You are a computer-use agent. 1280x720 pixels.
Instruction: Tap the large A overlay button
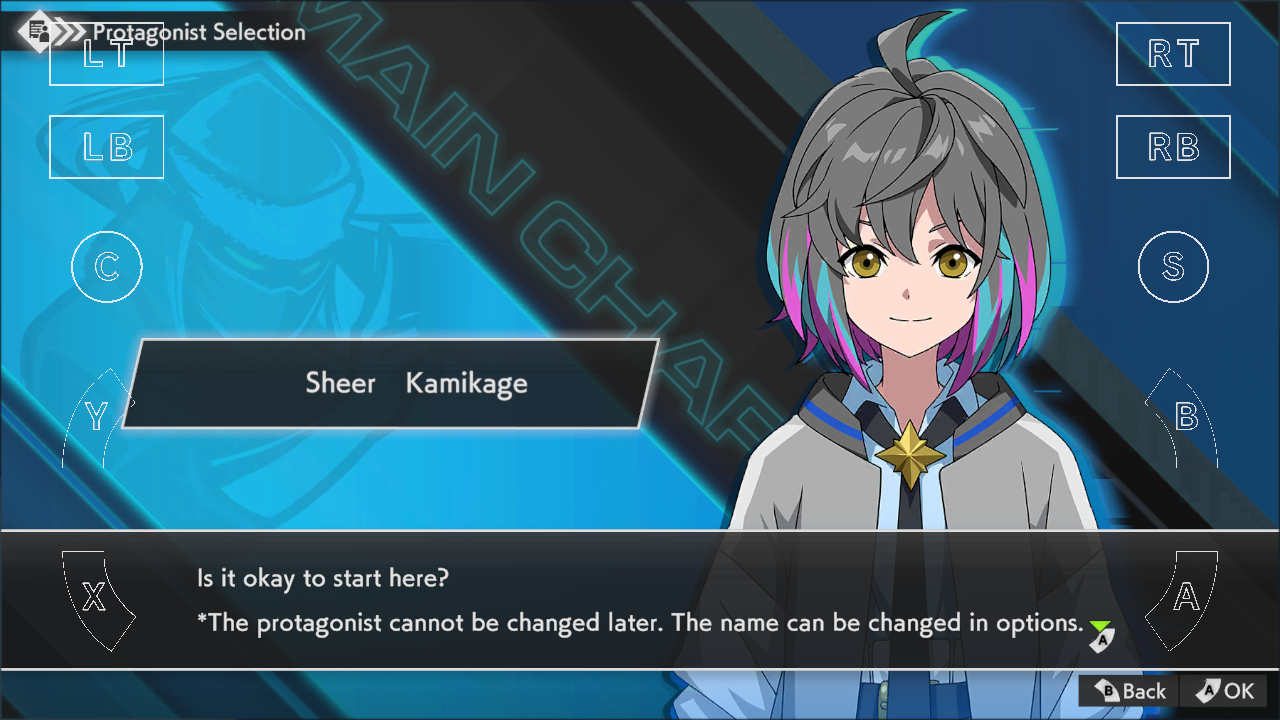point(1184,598)
